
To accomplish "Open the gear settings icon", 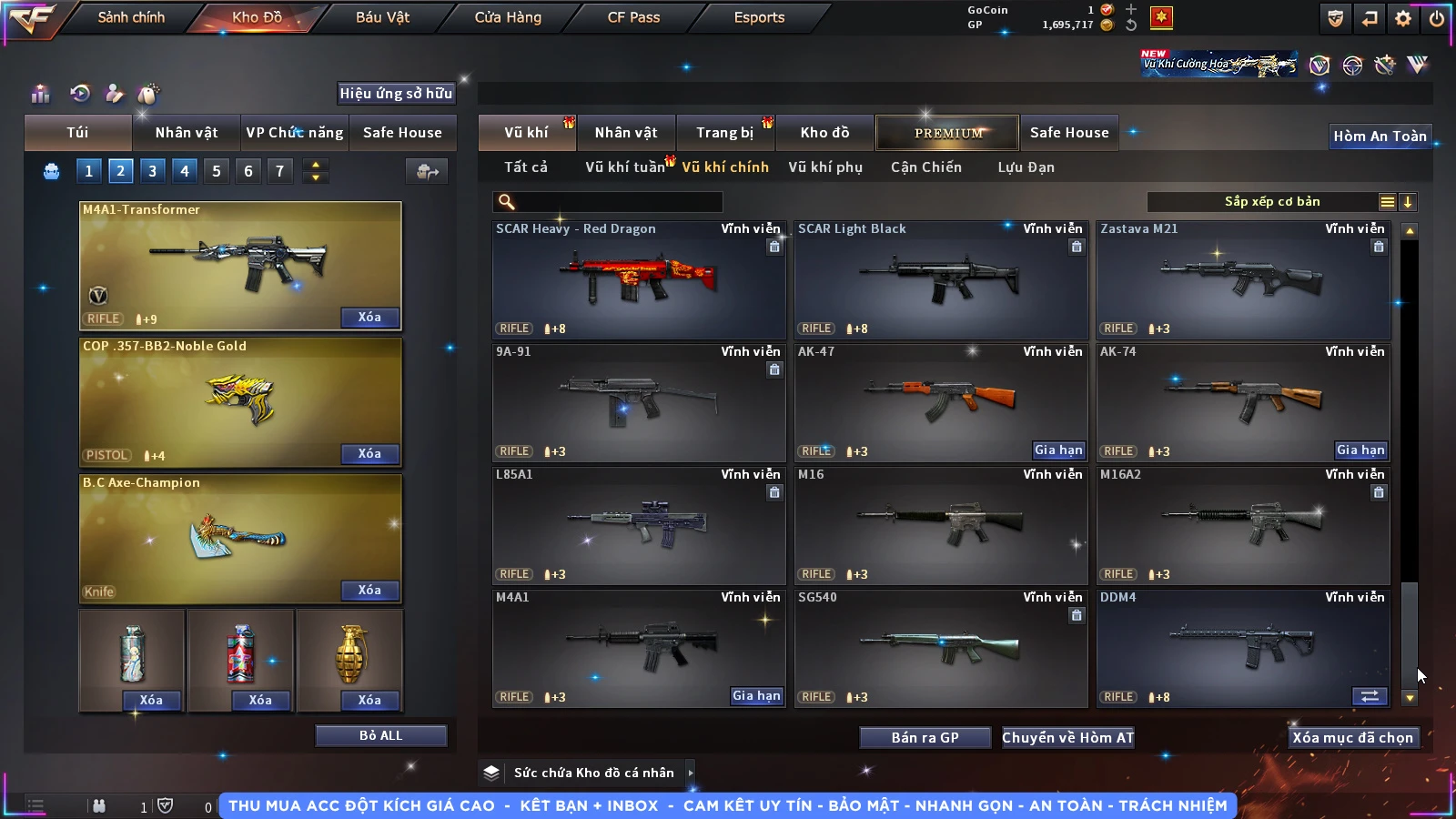I will [x=1403, y=18].
